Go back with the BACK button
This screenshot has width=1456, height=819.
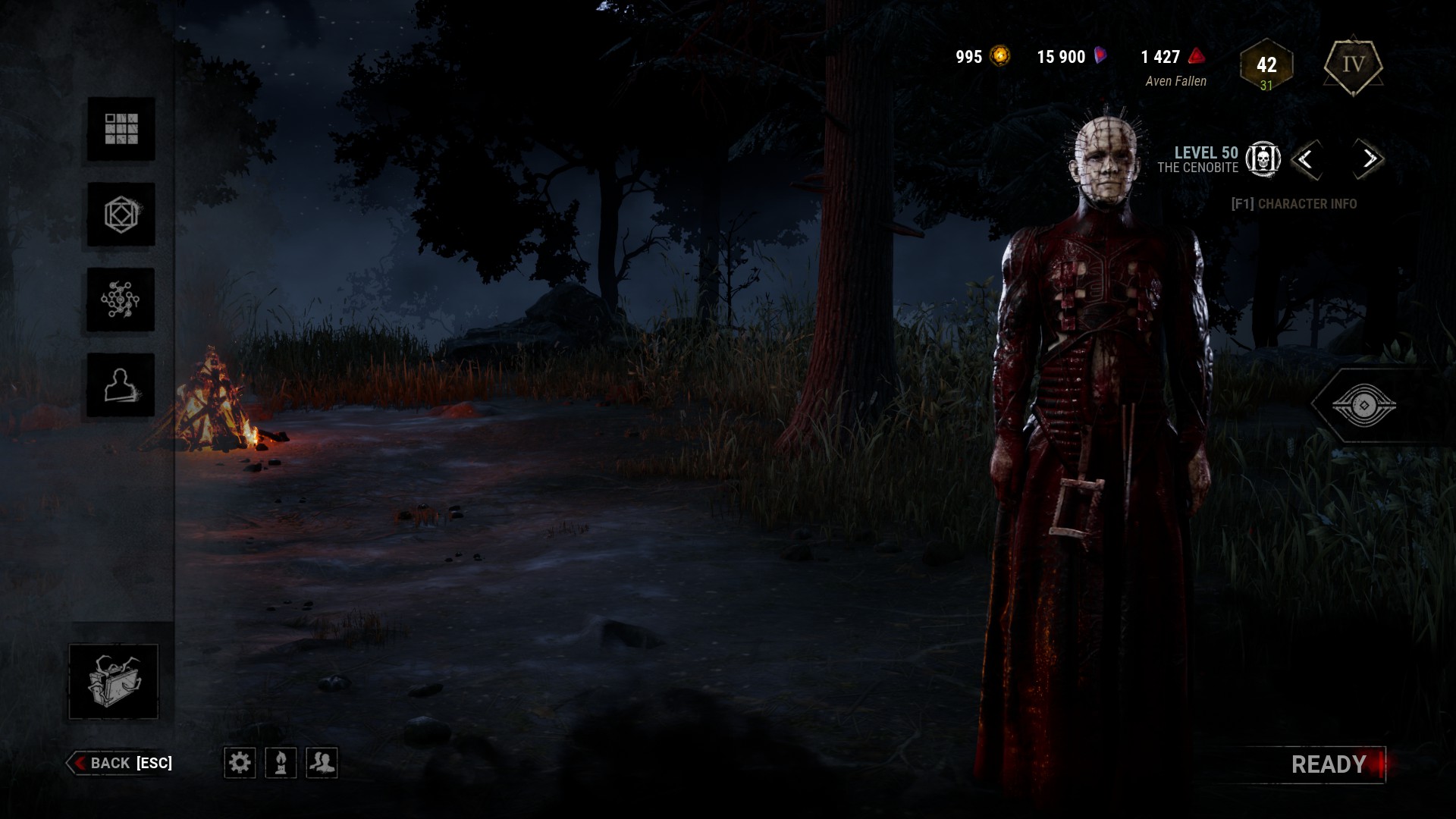tap(121, 763)
